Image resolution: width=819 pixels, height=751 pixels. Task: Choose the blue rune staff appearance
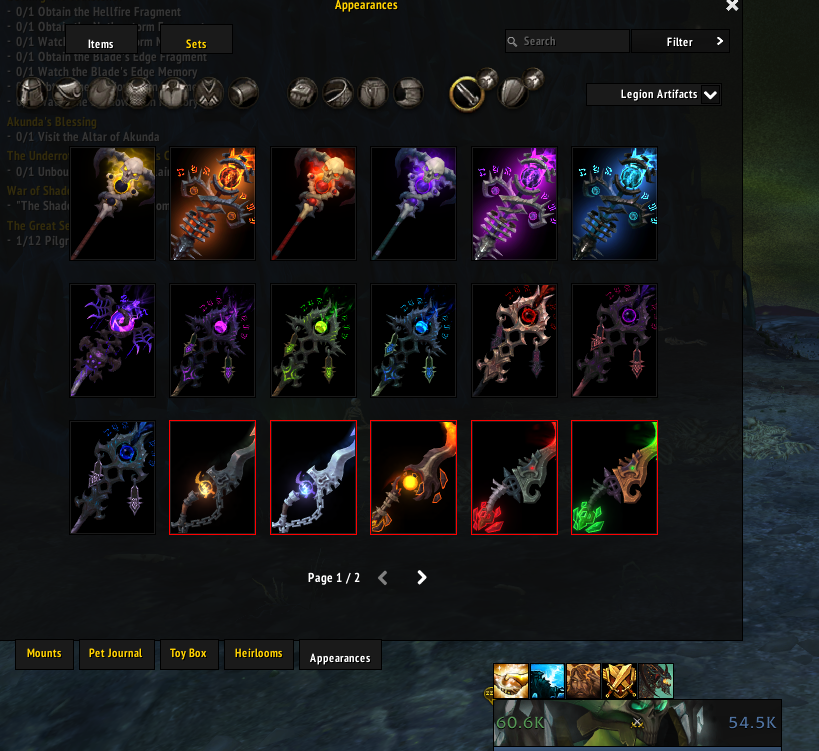point(614,204)
